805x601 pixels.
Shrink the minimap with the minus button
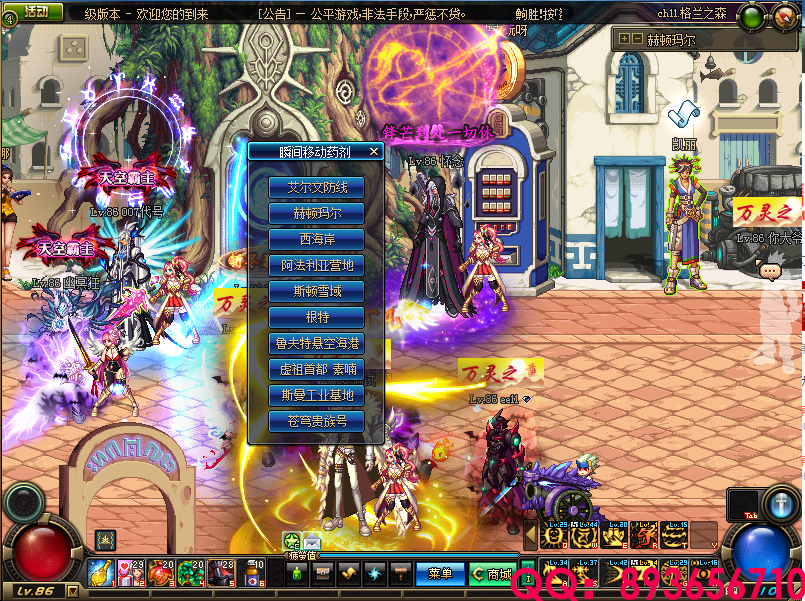coord(636,39)
